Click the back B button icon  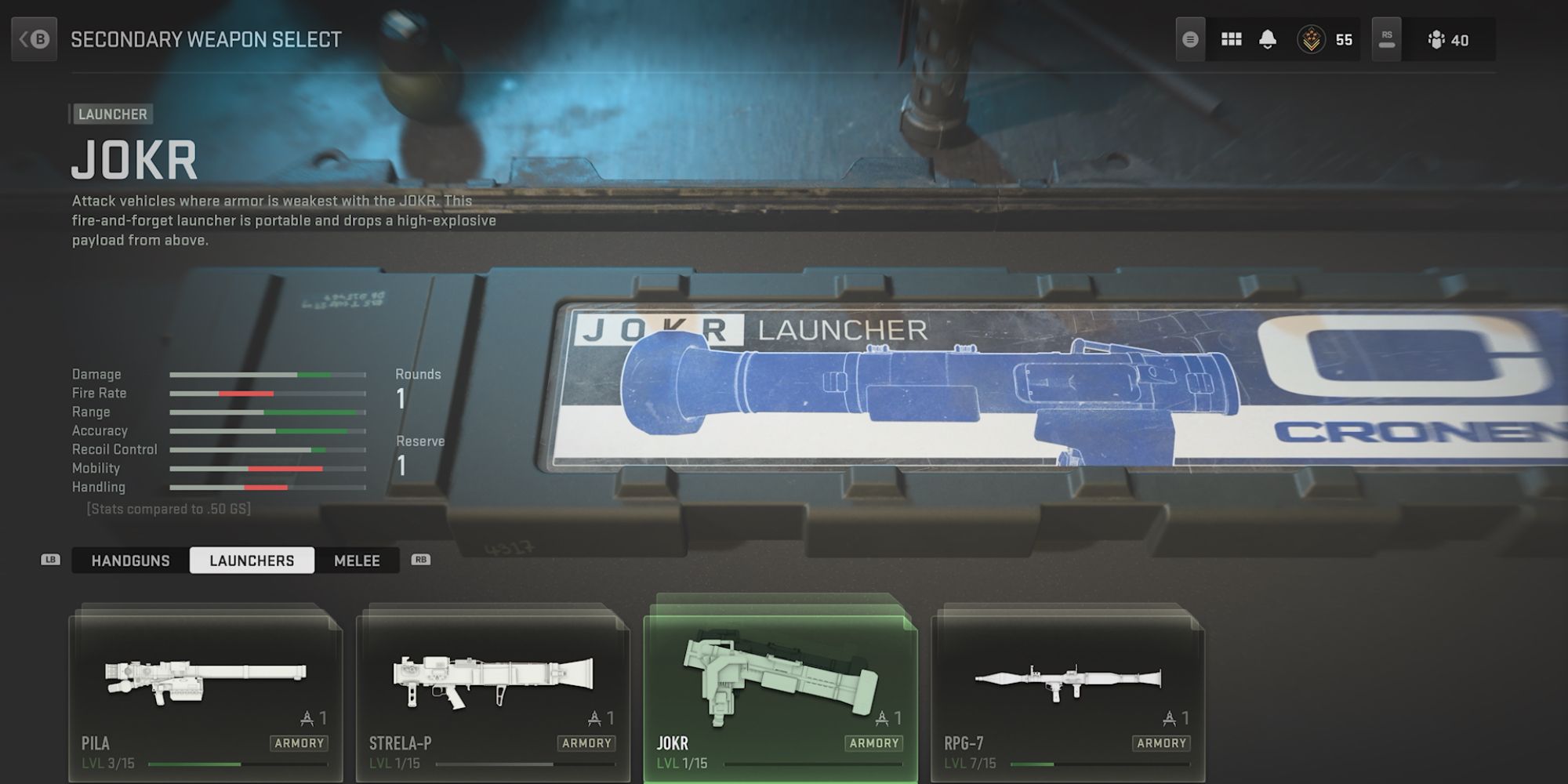pos(33,38)
